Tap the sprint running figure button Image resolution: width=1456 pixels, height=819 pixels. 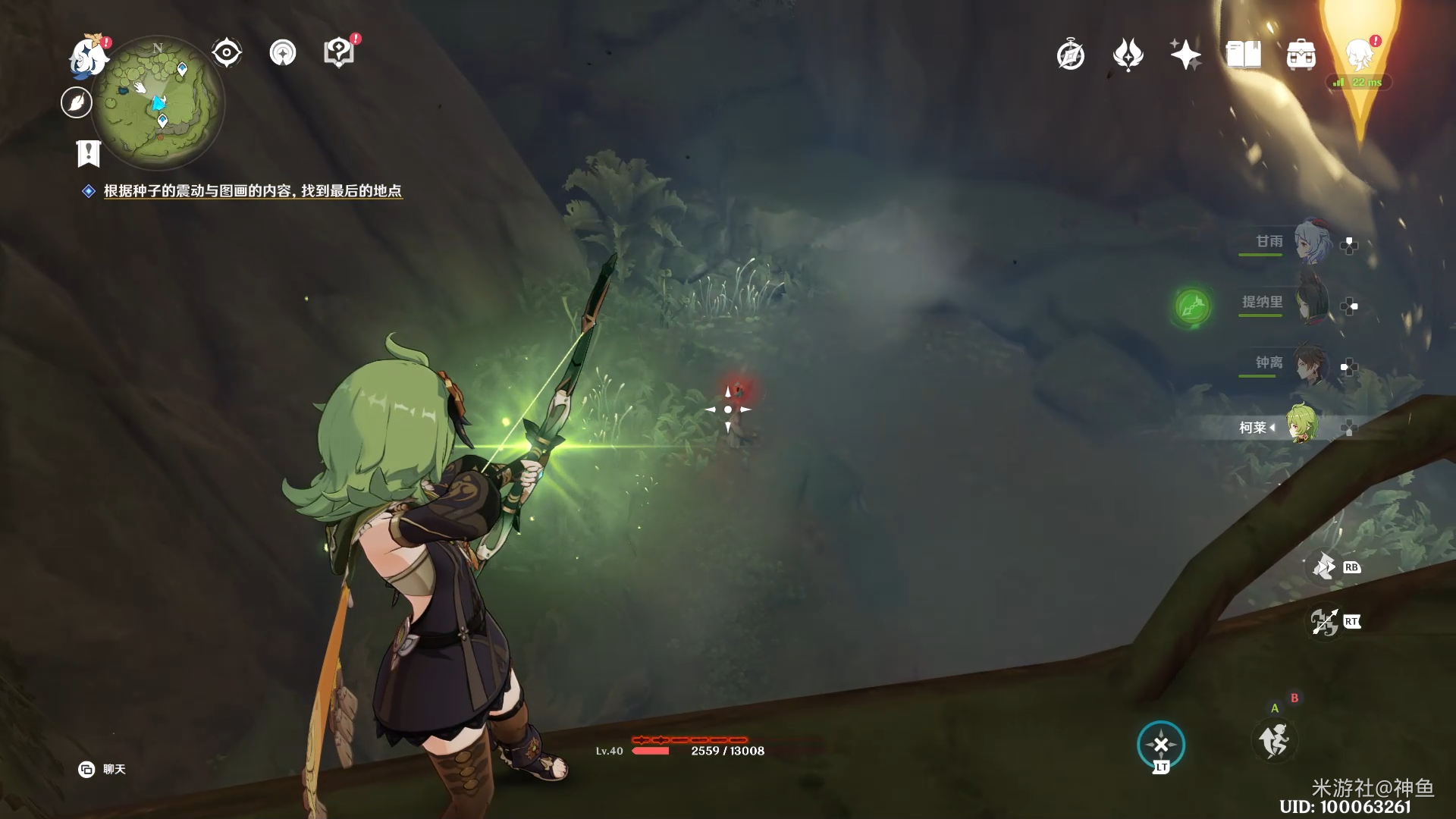click(x=1274, y=740)
